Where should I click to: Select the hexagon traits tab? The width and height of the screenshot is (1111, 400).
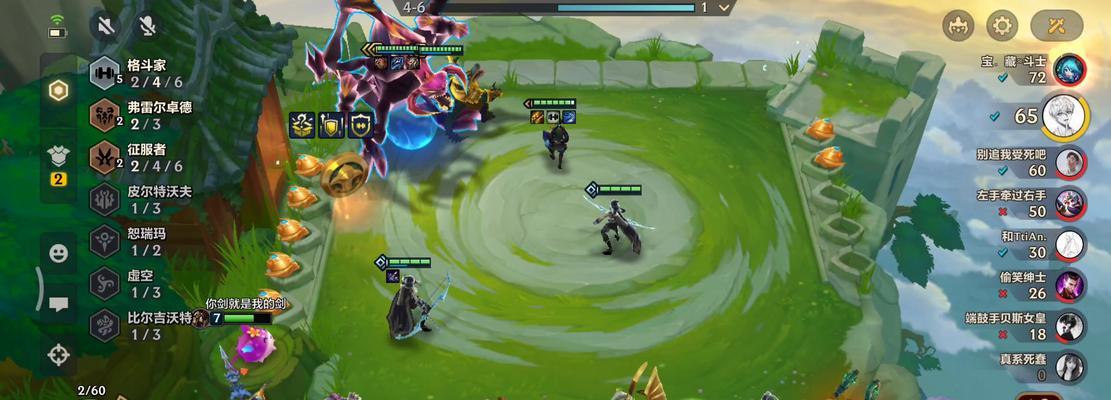[59, 90]
